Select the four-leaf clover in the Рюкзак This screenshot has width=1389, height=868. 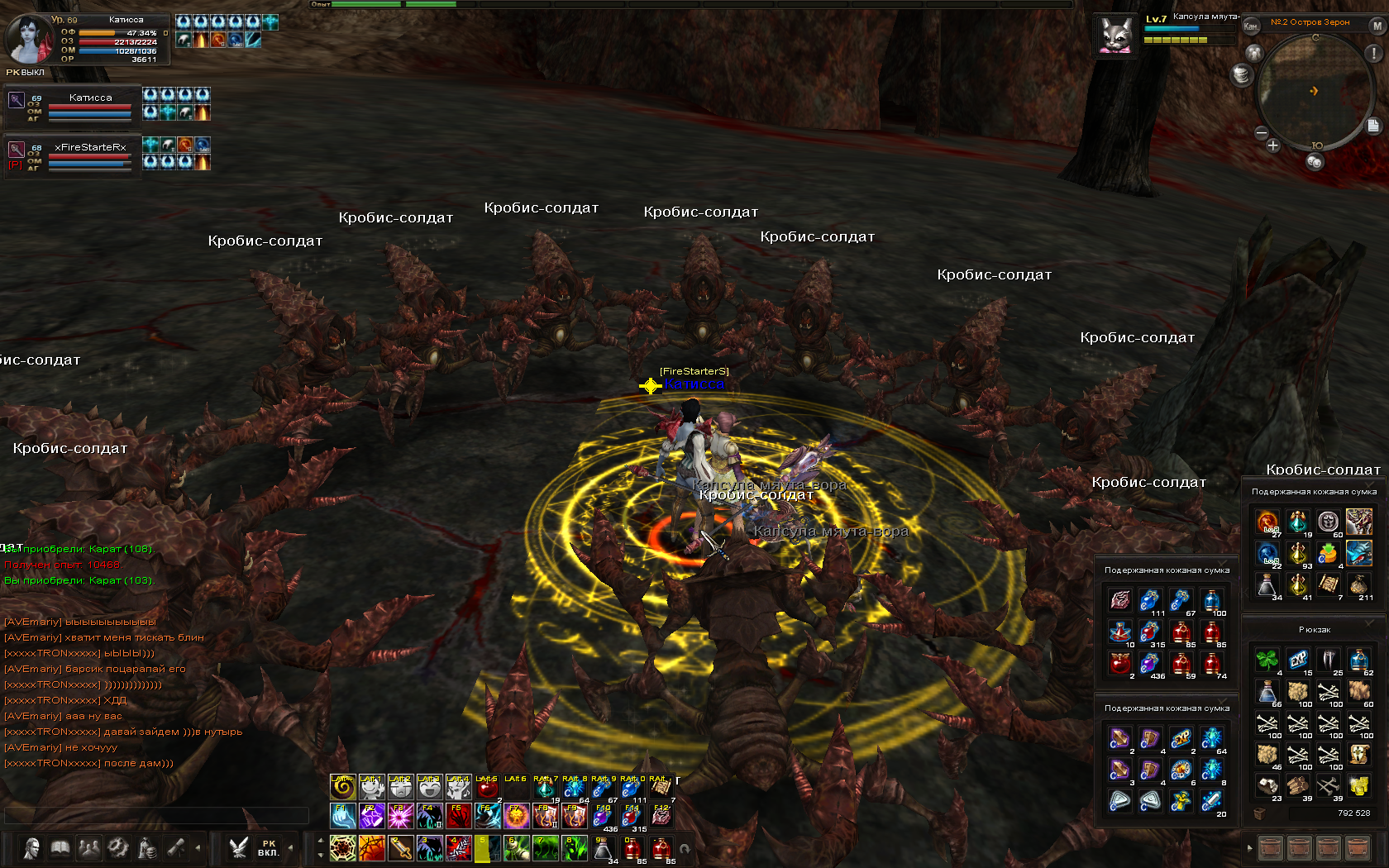[1267, 660]
